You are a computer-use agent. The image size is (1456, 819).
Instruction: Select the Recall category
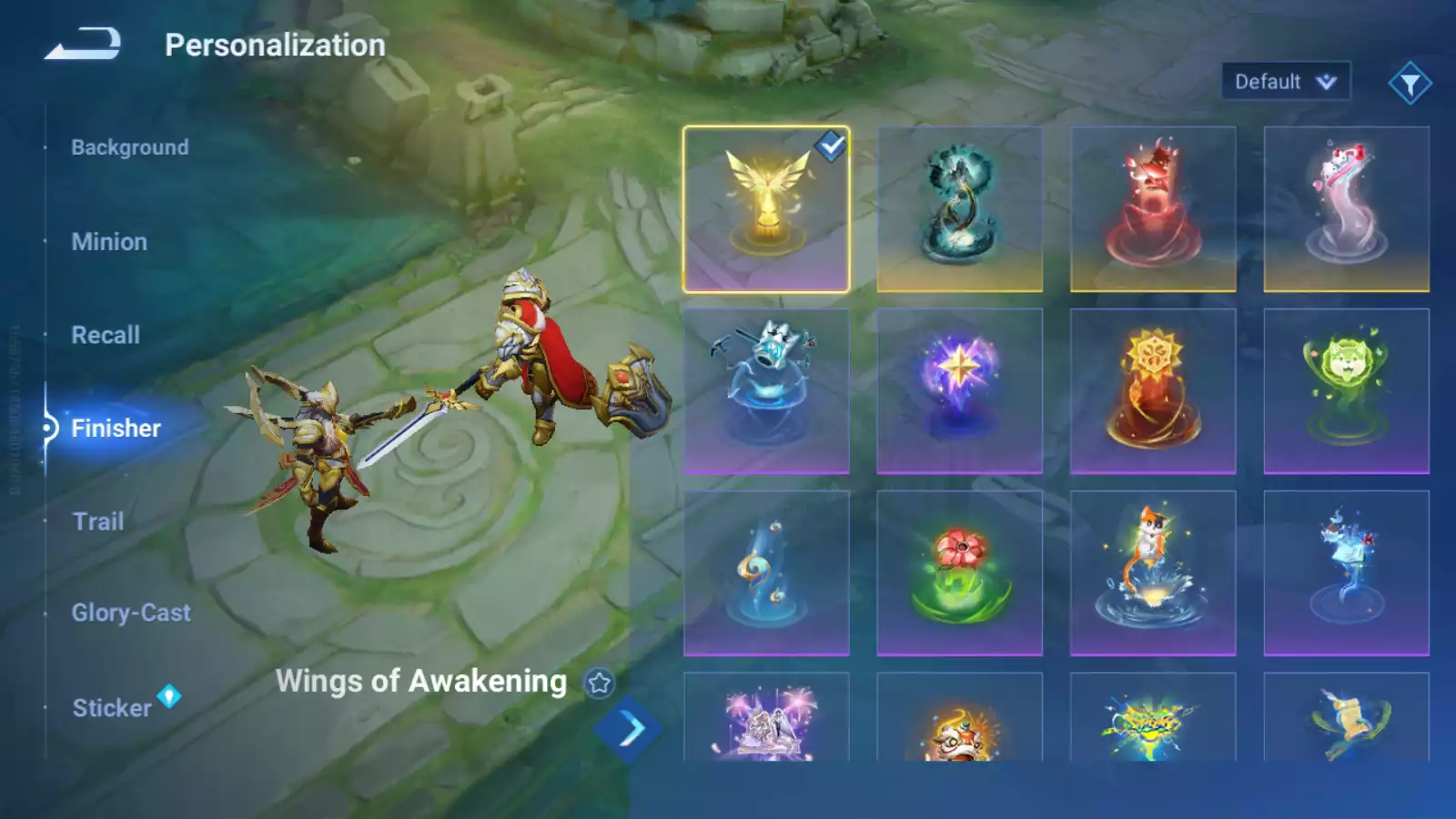[106, 335]
